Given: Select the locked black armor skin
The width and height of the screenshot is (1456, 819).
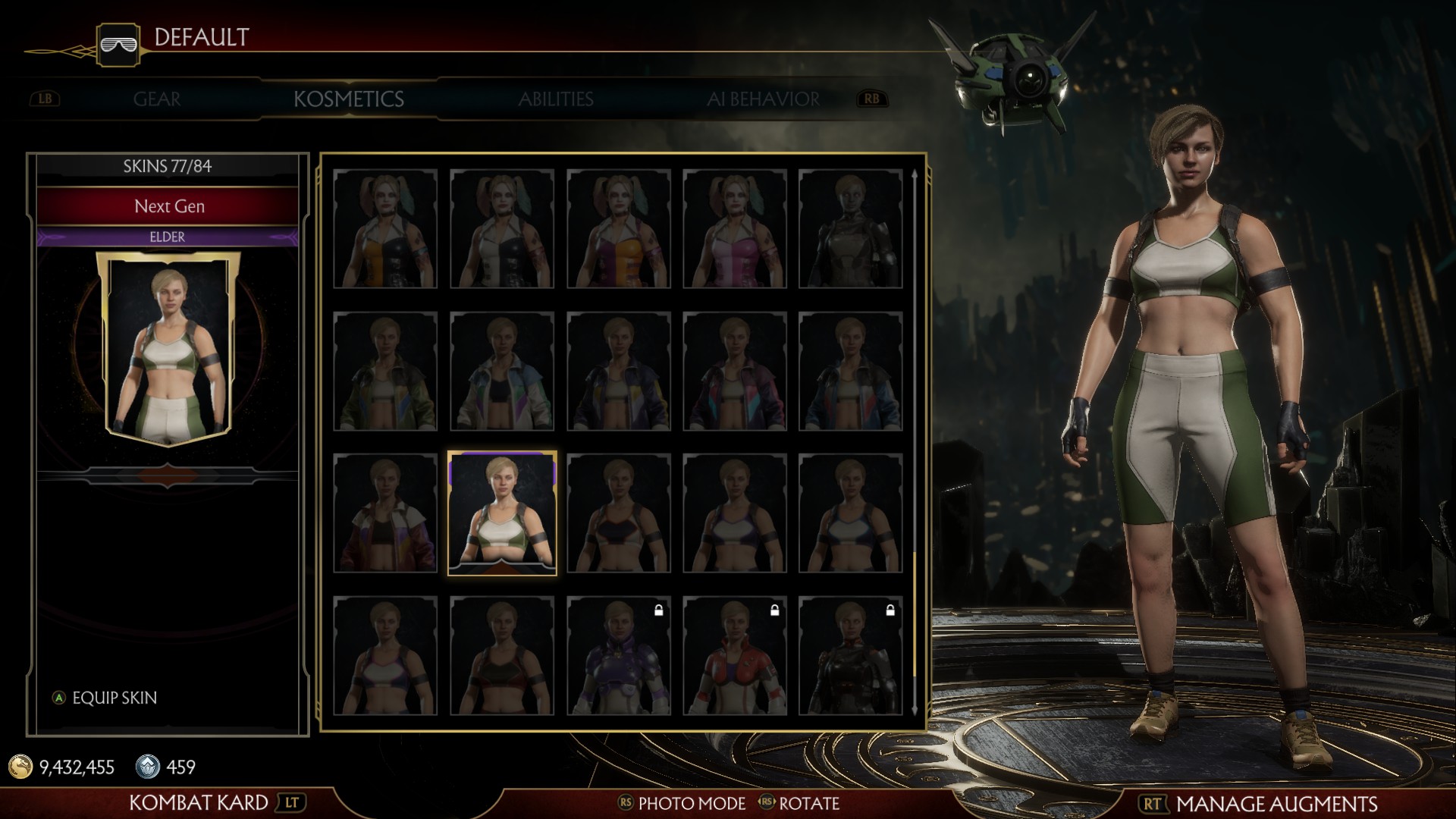Looking at the screenshot, I should pos(850,656).
